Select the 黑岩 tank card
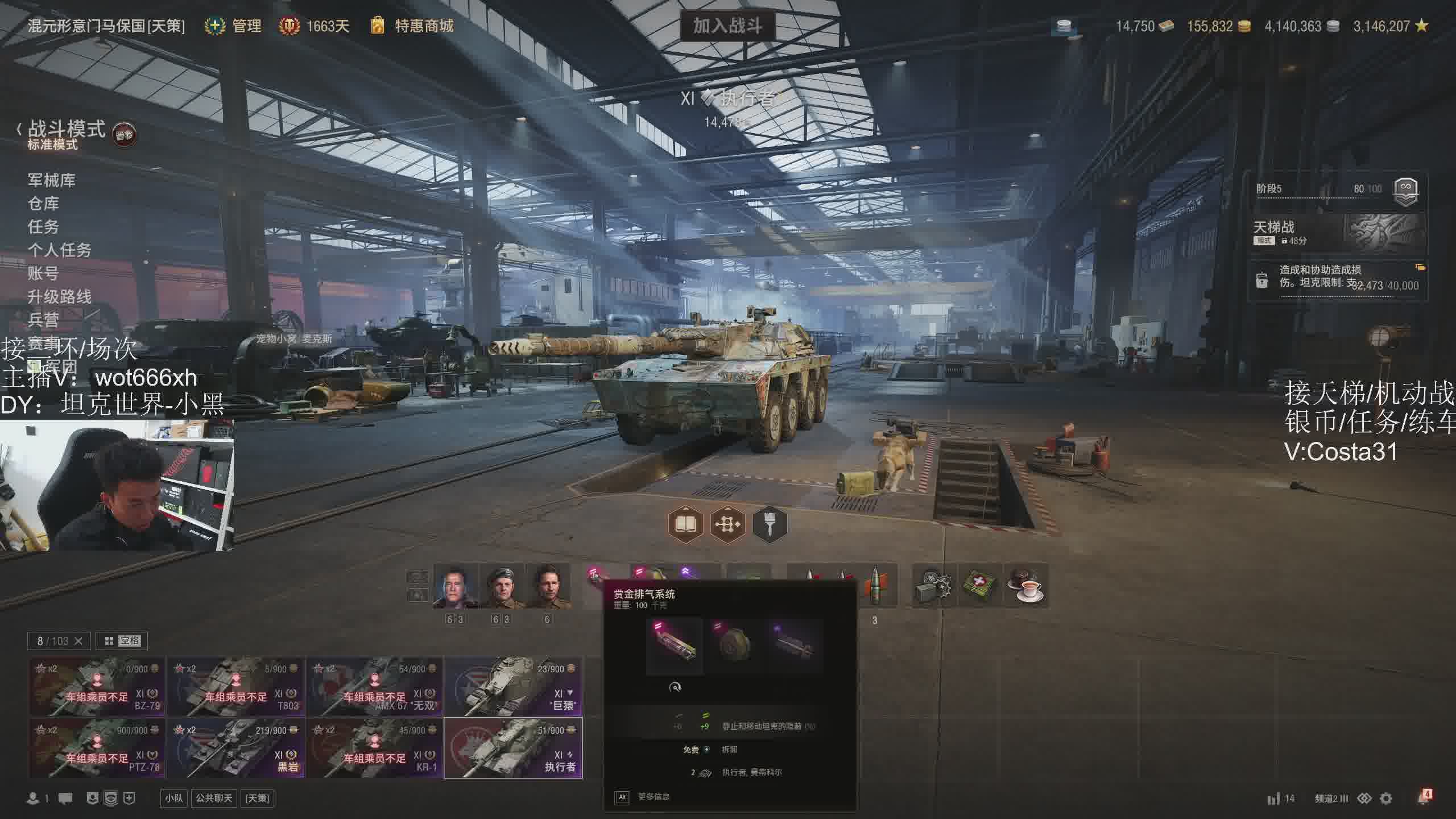1456x819 pixels. pyautogui.click(x=235, y=748)
